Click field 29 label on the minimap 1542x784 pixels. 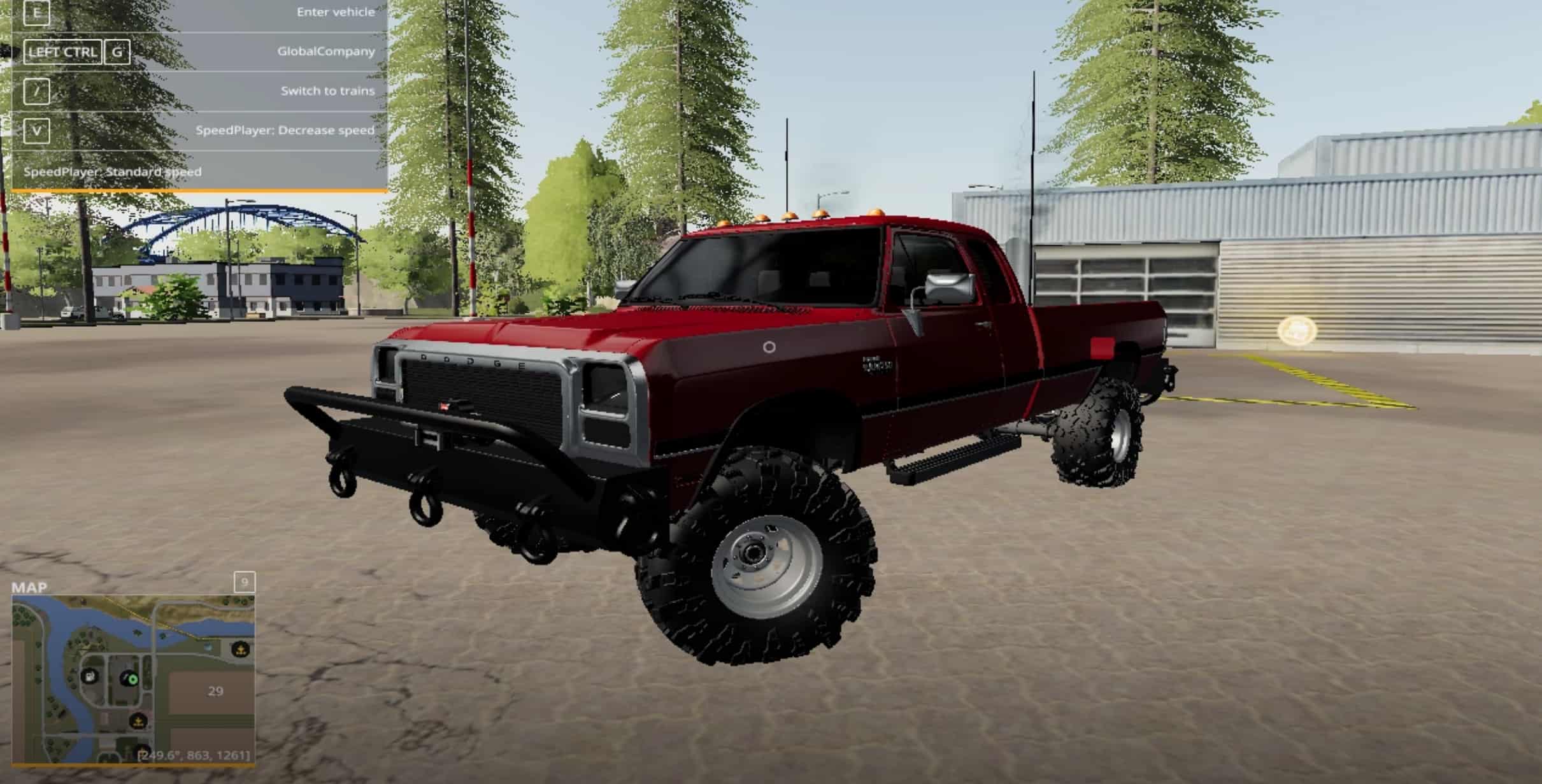(x=215, y=691)
